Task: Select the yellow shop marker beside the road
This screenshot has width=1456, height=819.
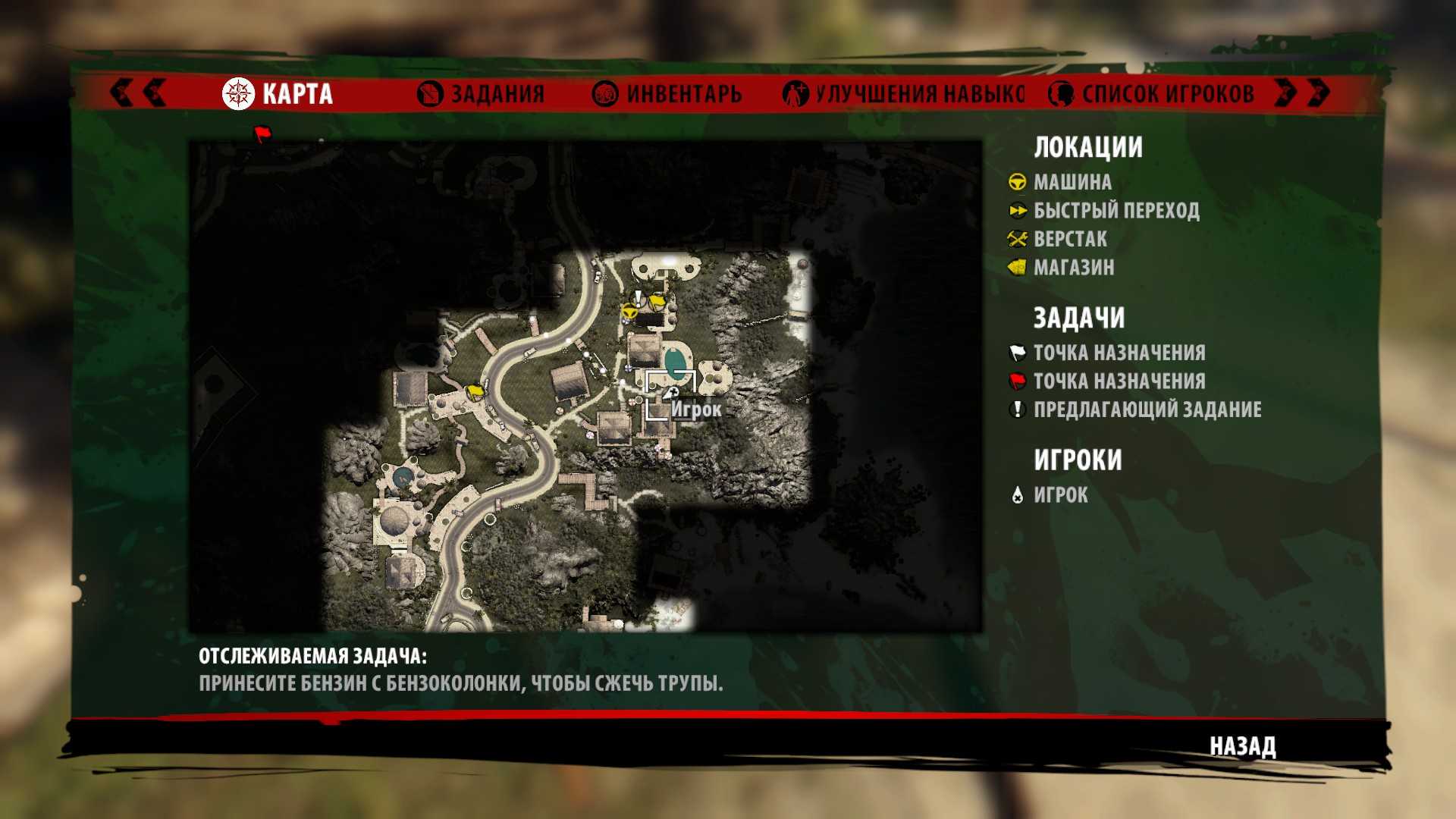Action: pyautogui.click(x=475, y=391)
